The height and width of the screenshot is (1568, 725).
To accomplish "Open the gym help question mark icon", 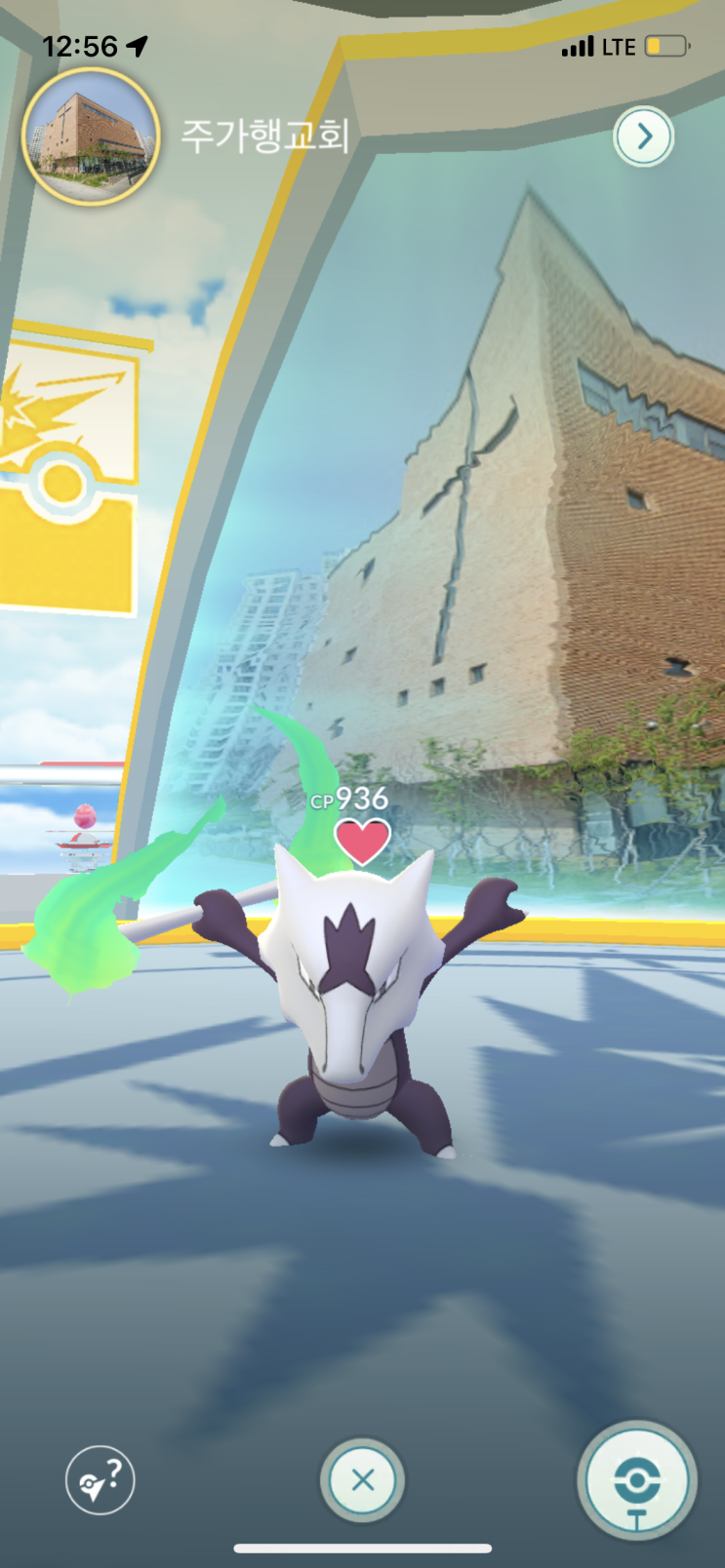I will (101, 1479).
